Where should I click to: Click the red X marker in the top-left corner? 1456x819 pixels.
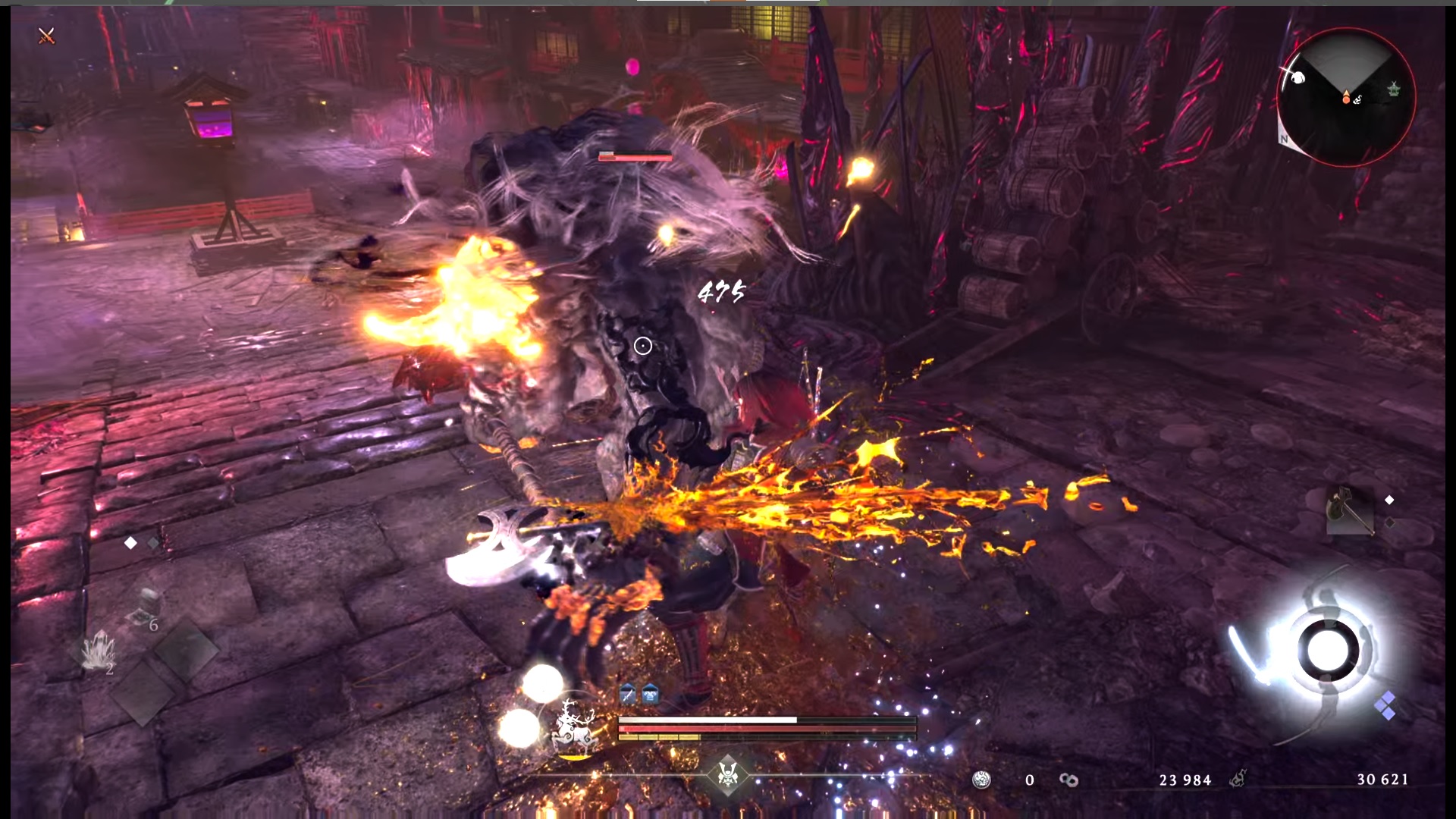coord(47,36)
